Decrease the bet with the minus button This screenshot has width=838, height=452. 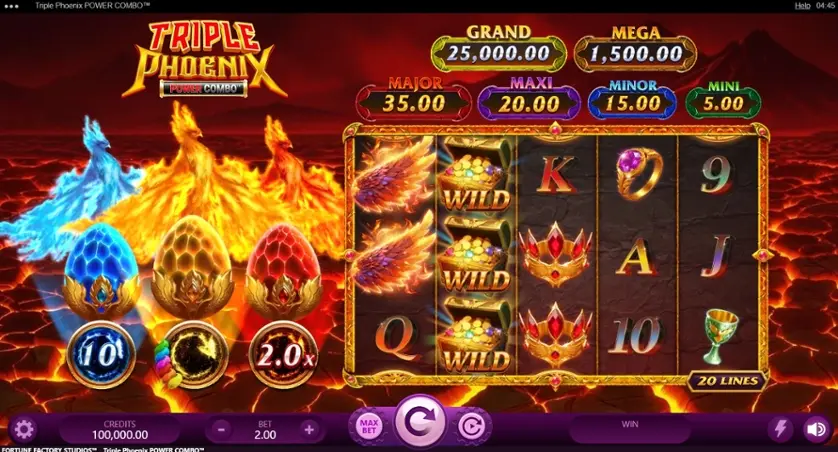pos(221,429)
